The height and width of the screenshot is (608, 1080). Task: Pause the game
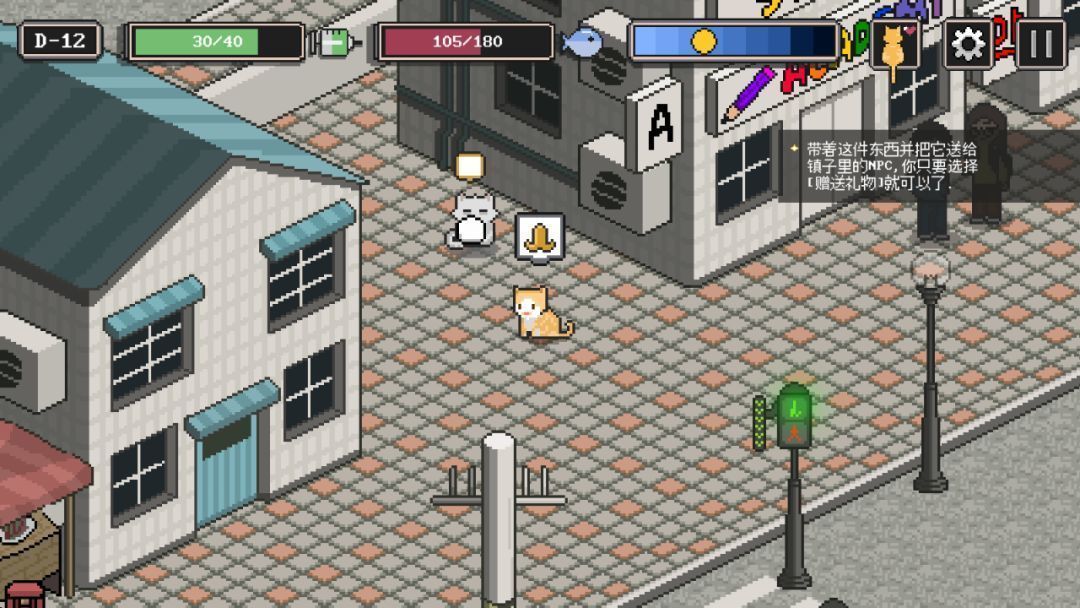click(1041, 43)
